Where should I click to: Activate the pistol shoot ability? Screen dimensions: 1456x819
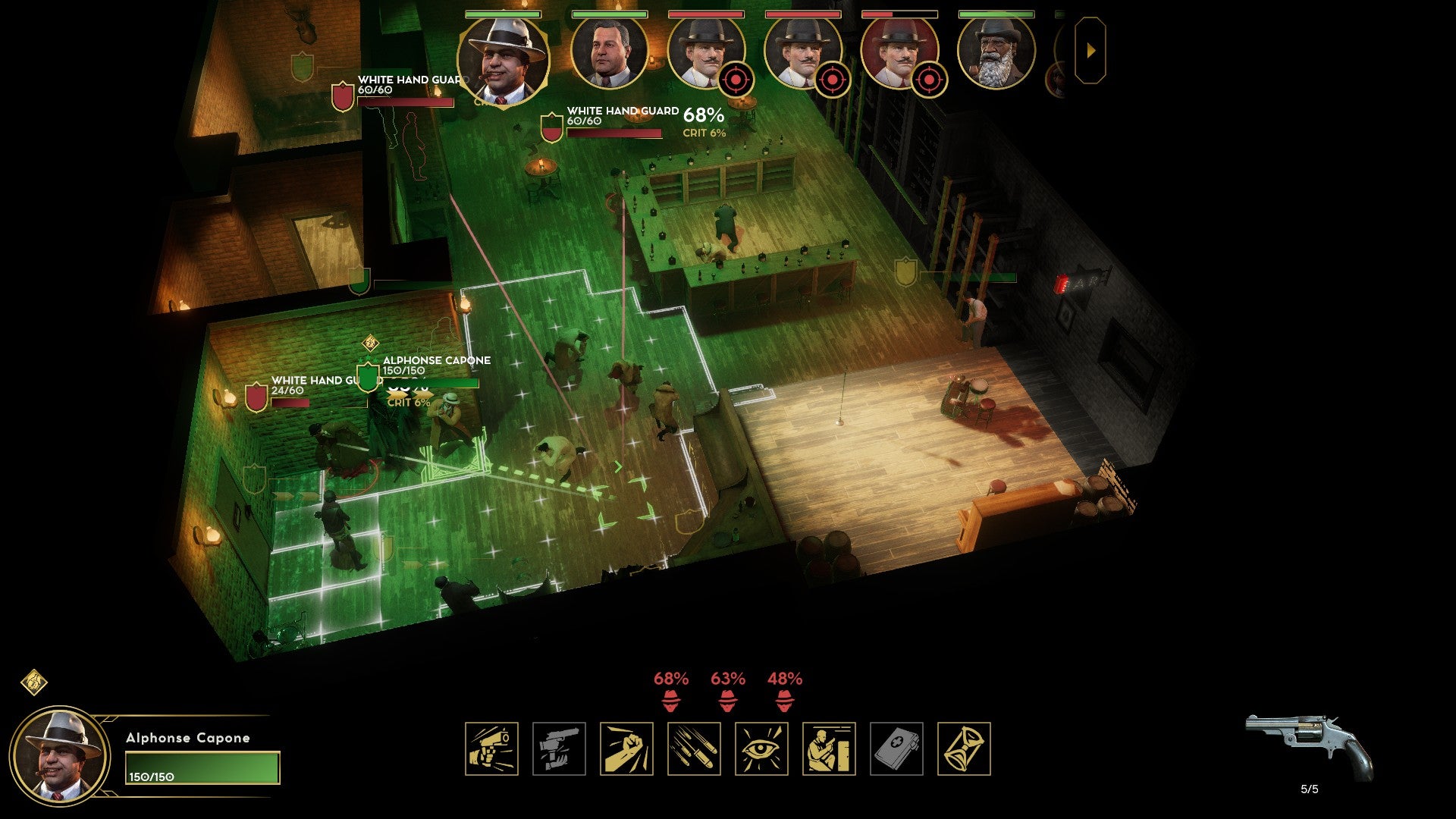[491, 748]
